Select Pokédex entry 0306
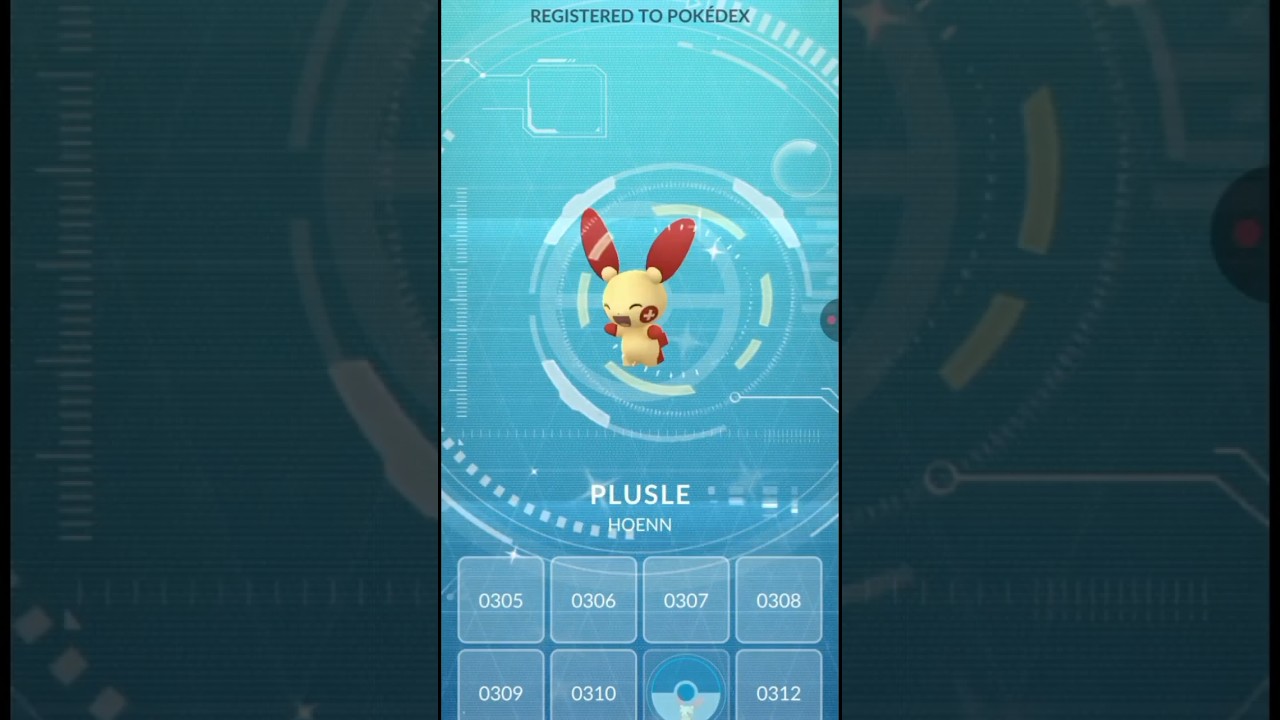This screenshot has height=720, width=1280. (x=593, y=600)
